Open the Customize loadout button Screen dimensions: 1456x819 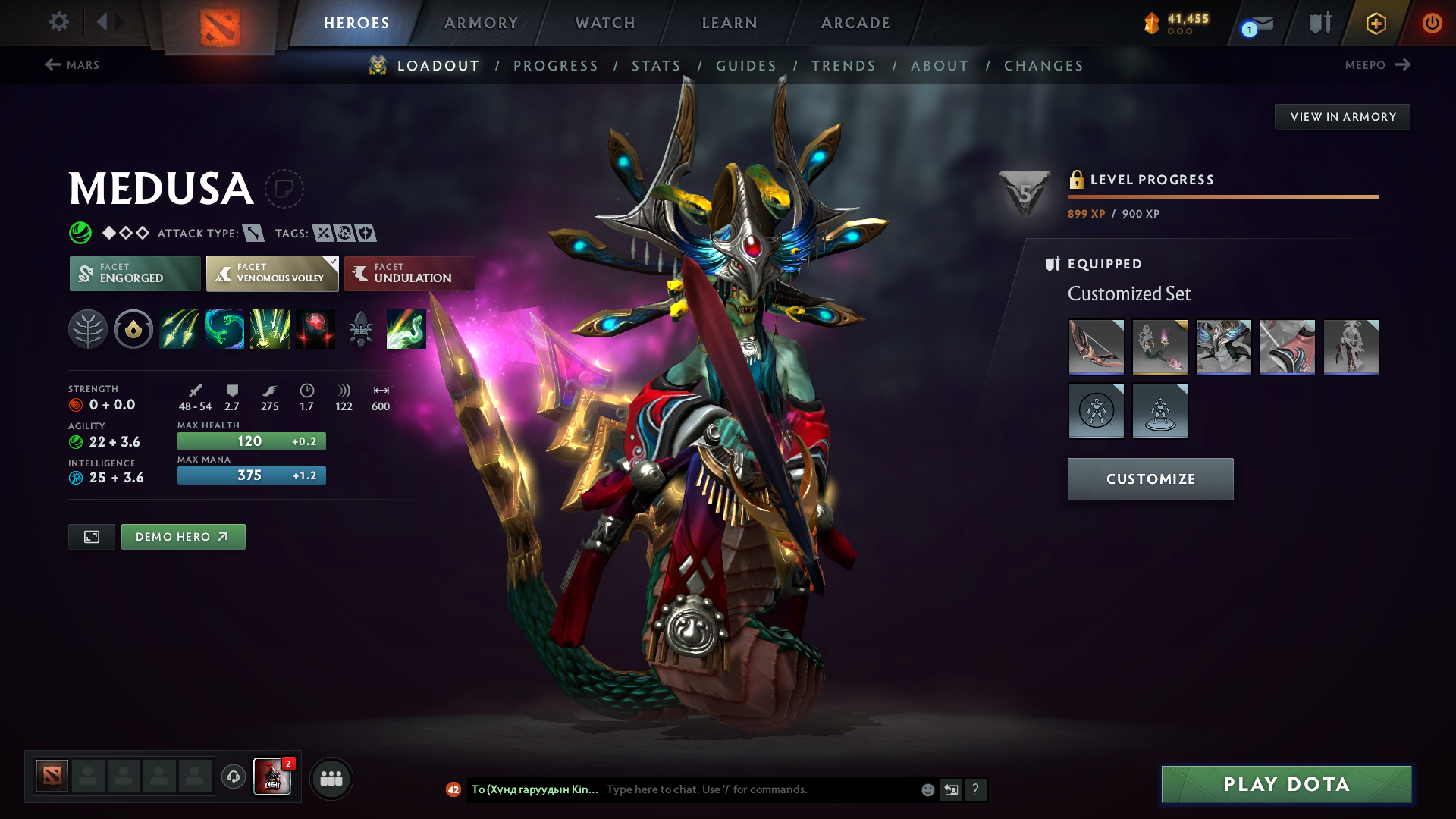click(x=1150, y=479)
